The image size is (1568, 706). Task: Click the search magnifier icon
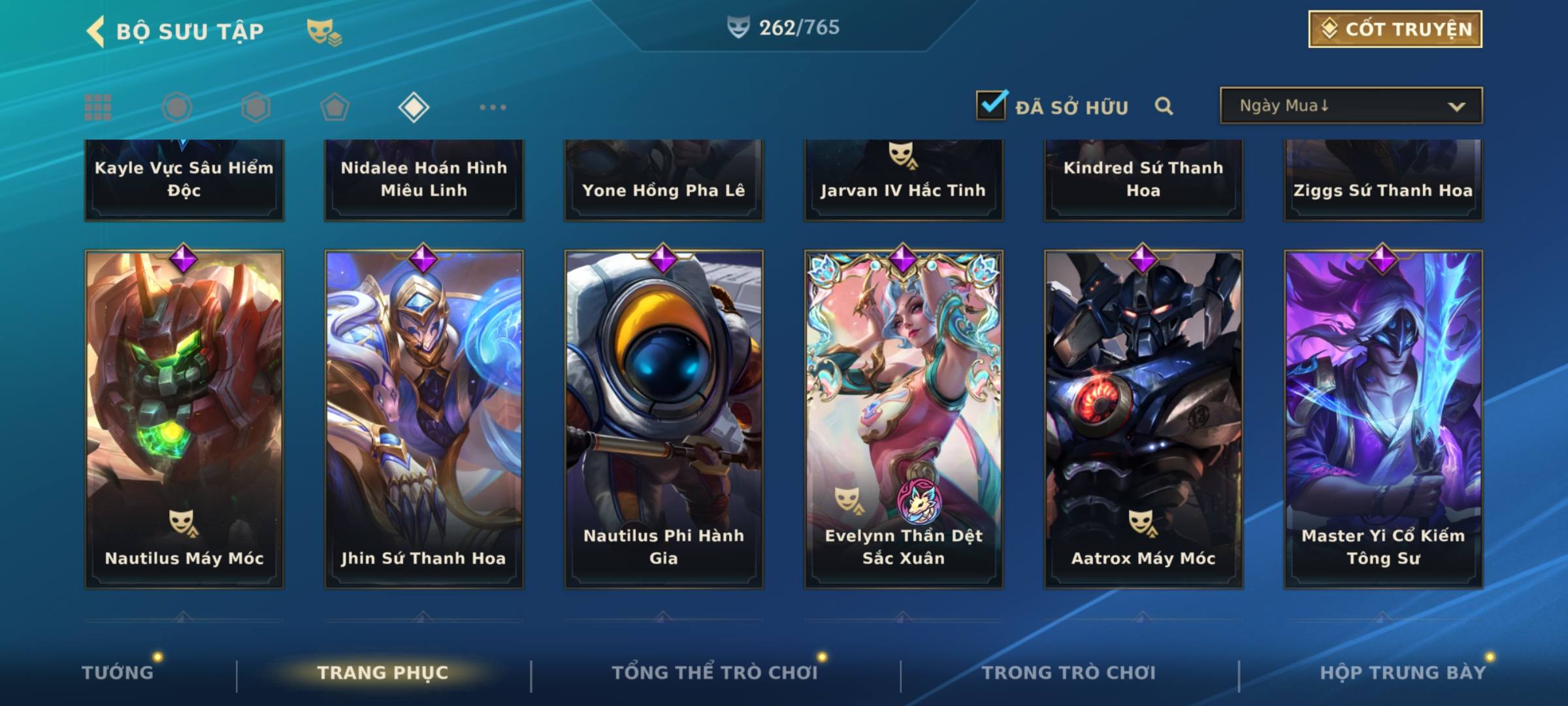(1164, 106)
